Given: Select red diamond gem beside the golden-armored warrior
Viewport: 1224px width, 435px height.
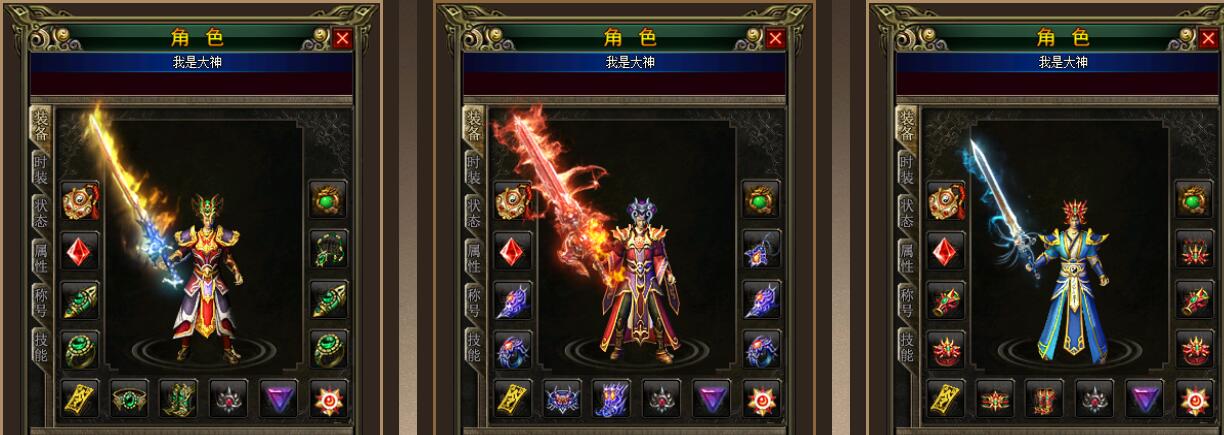Looking at the screenshot, I should pyautogui.click(x=80, y=249).
